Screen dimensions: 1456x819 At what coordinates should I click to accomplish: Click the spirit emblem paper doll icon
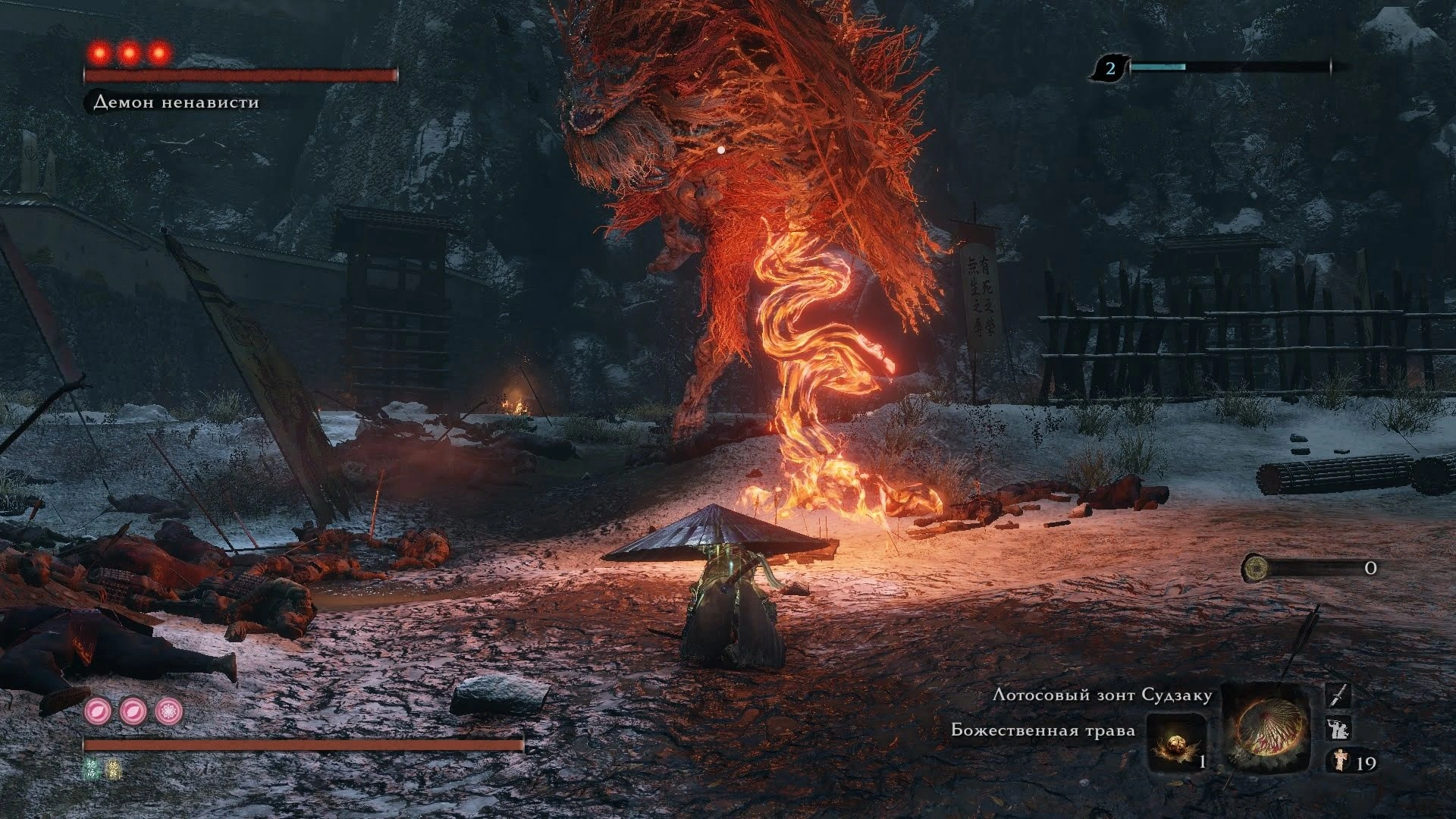click(x=1339, y=761)
